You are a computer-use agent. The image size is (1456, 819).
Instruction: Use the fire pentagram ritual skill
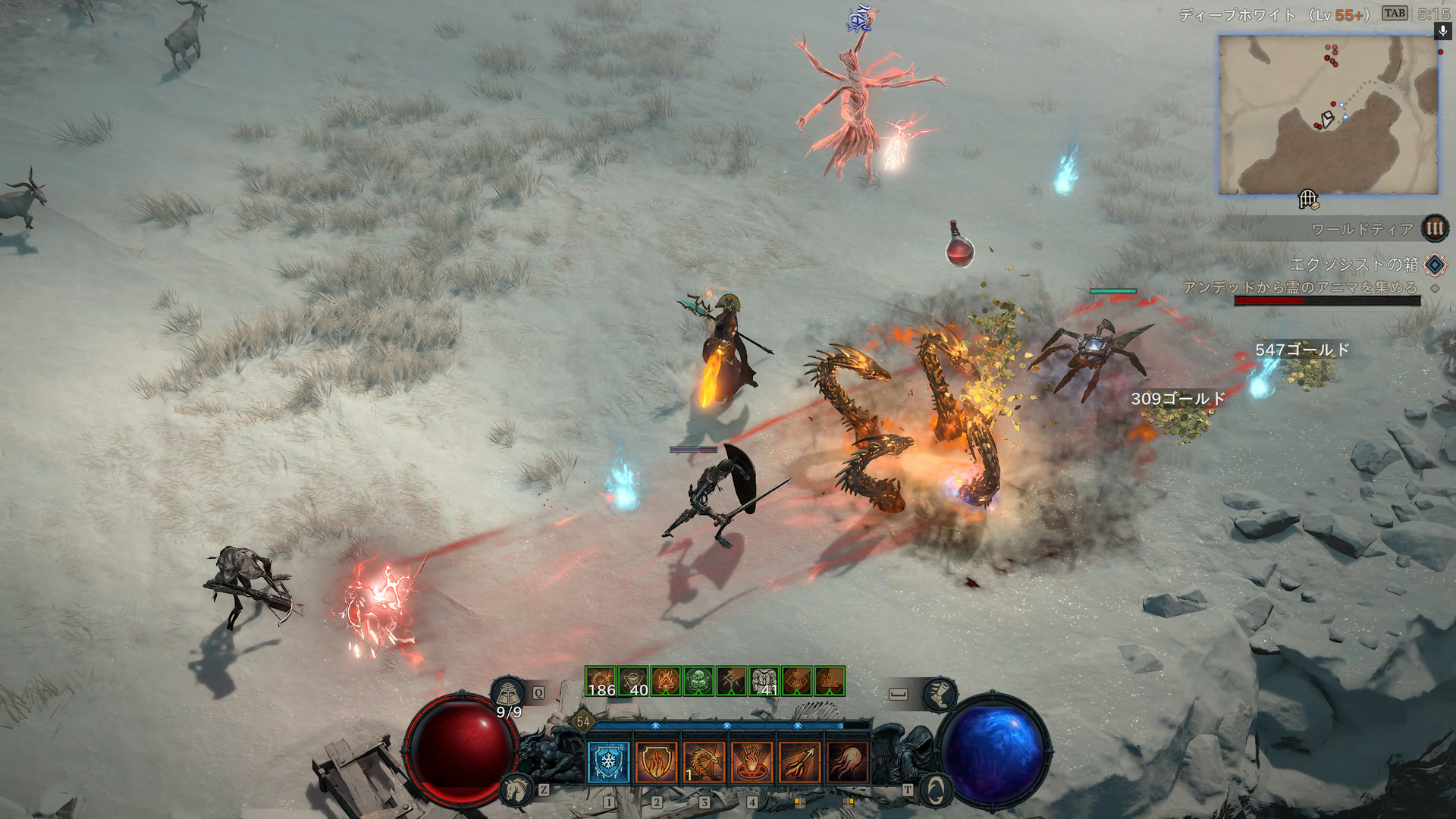752,761
